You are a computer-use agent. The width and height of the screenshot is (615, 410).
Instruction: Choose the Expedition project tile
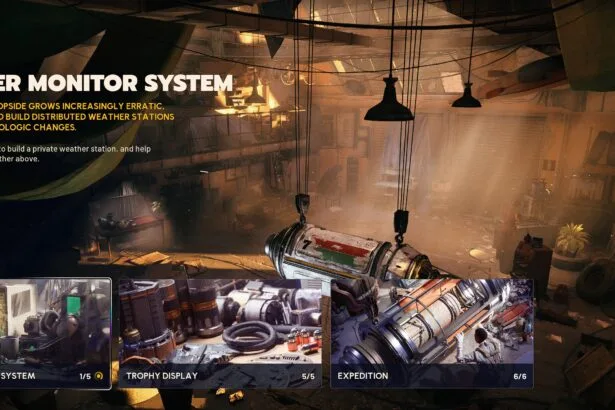click(431, 332)
